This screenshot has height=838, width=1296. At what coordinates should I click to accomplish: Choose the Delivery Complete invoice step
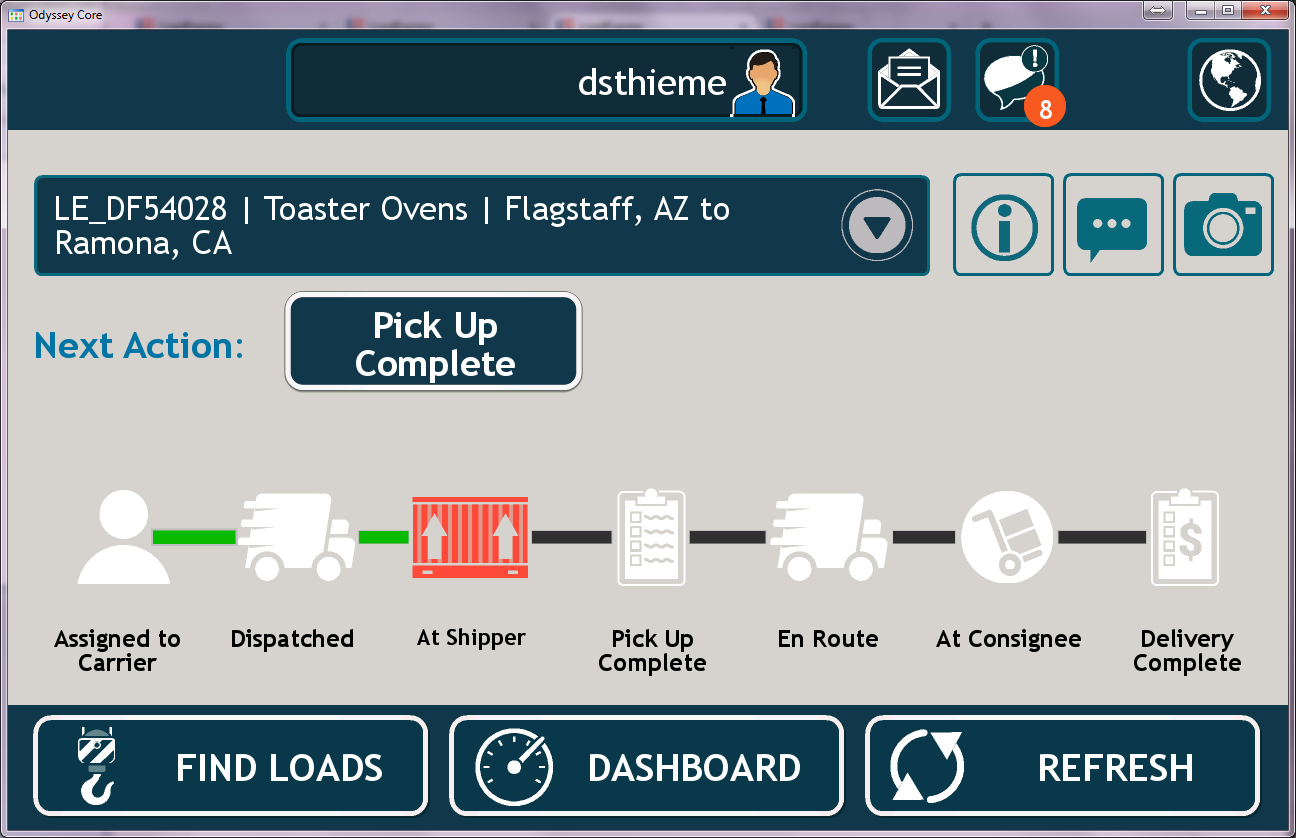[1185, 537]
